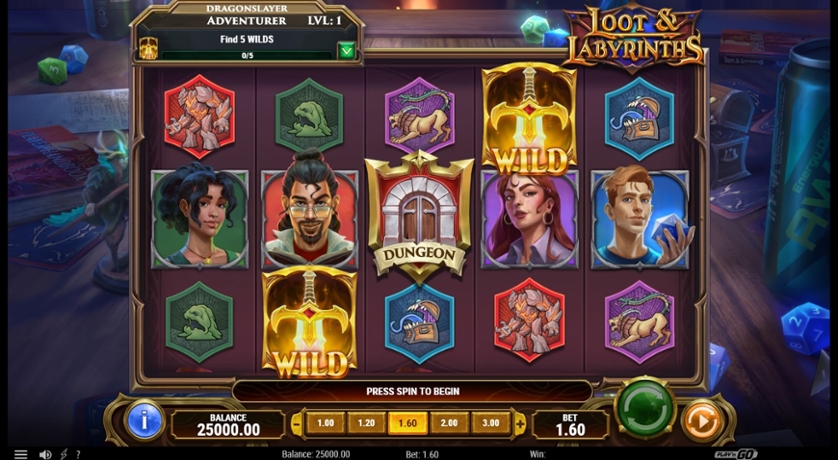Open the orange autoplay button
The height and width of the screenshot is (460, 838).
[702, 422]
